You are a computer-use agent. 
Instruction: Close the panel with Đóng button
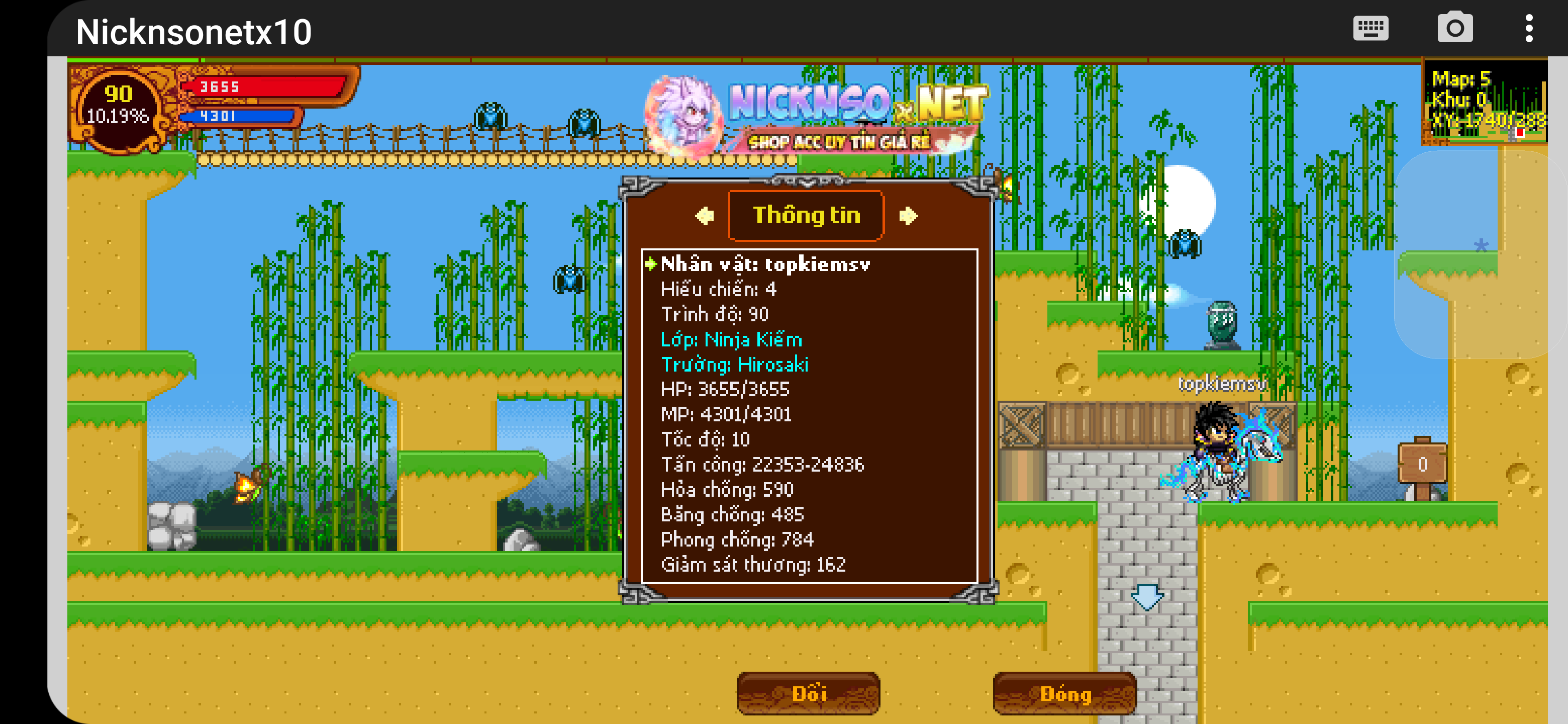[x=1064, y=693]
